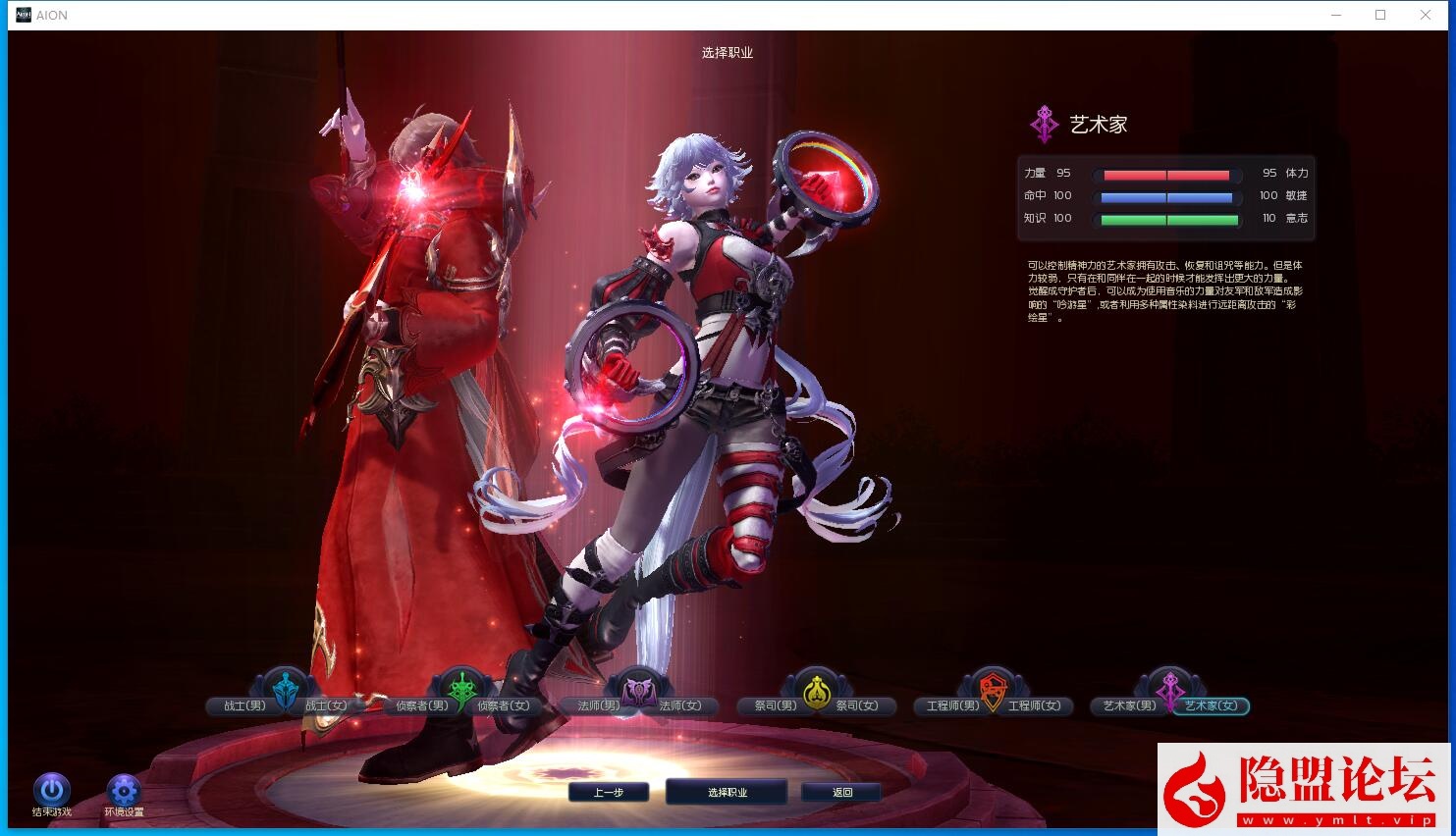This screenshot has width=1456, height=836.
Task: Click the 结束游戏 power icon
Action: coord(52,791)
